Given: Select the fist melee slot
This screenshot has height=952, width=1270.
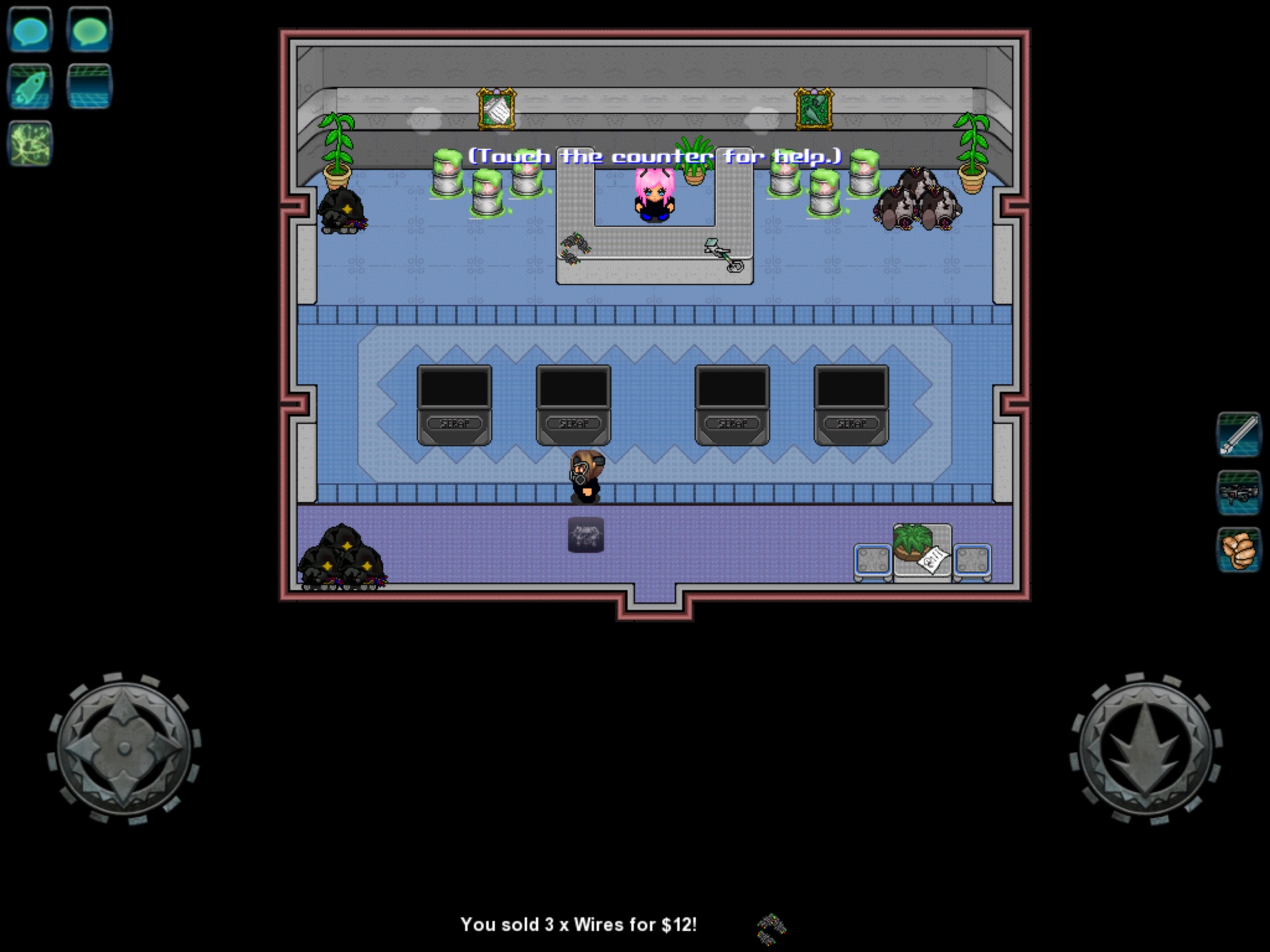Looking at the screenshot, I should 1238,550.
